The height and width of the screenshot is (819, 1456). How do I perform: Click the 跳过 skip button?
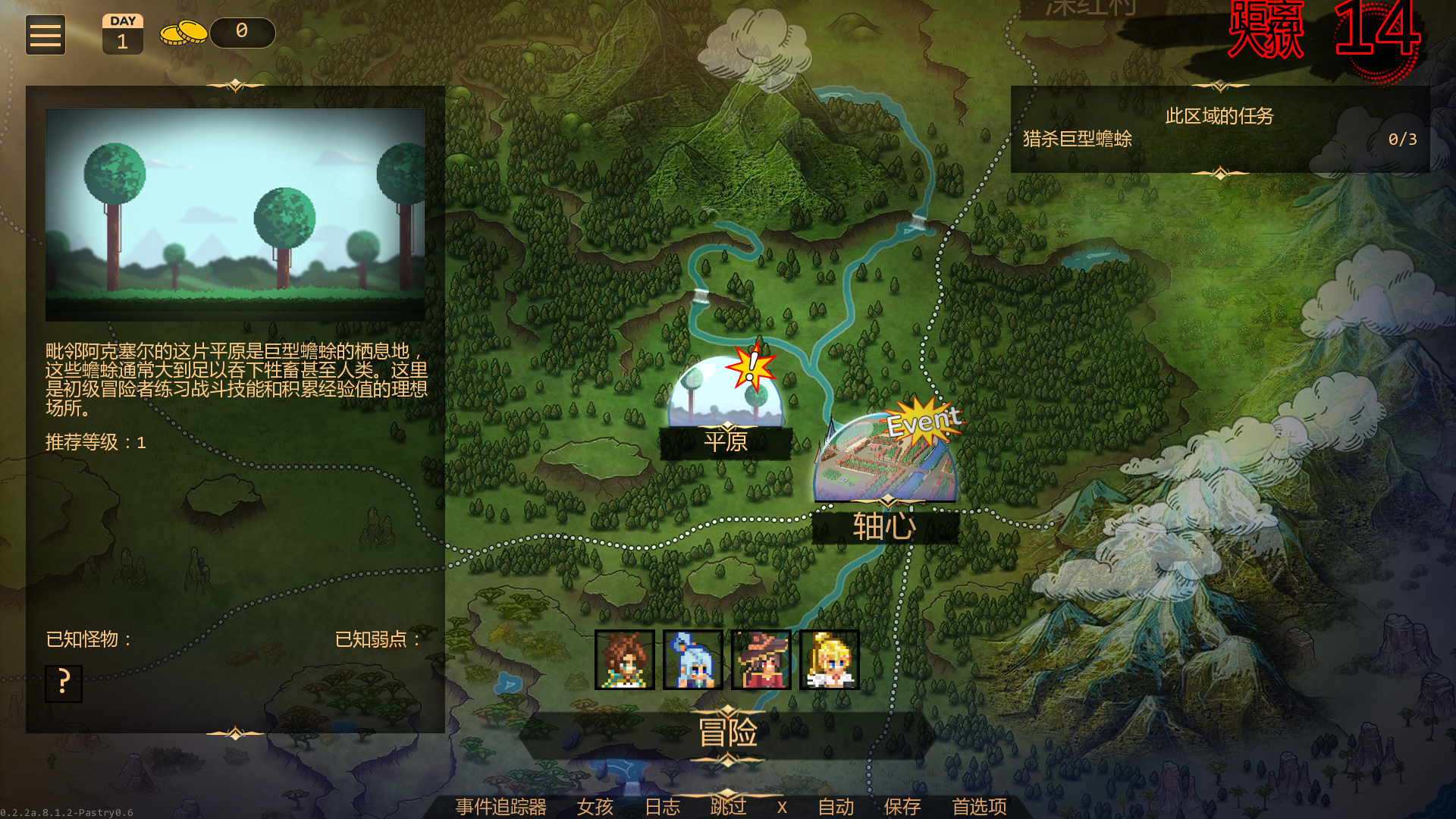[729, 807]
